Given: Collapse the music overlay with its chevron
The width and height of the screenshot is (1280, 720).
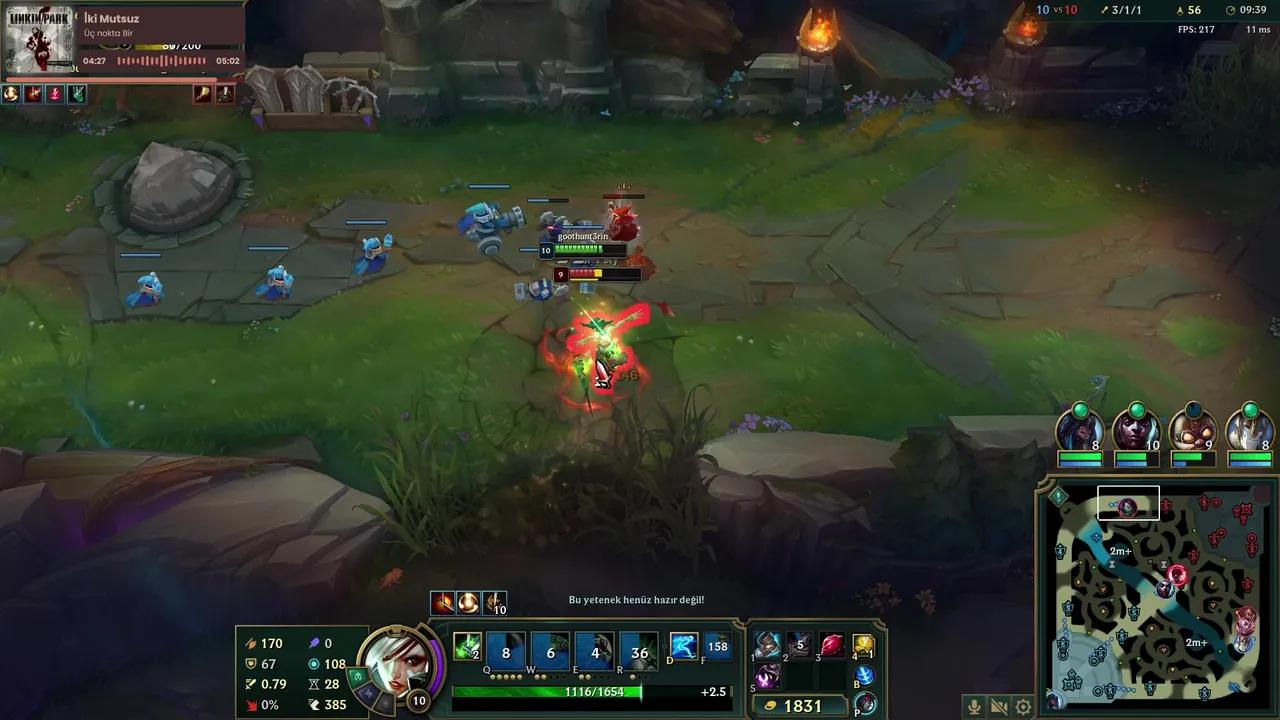Looking at the screenshot, I should click(78, 18).
